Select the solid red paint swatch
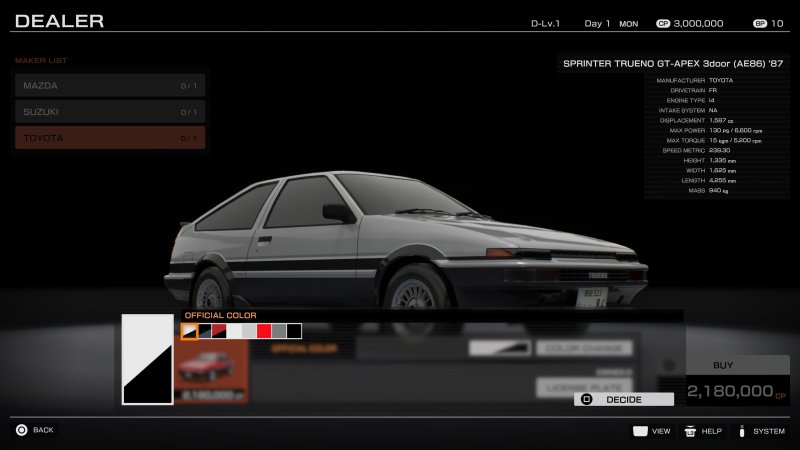The image size is (800, 450). point(264,331)
